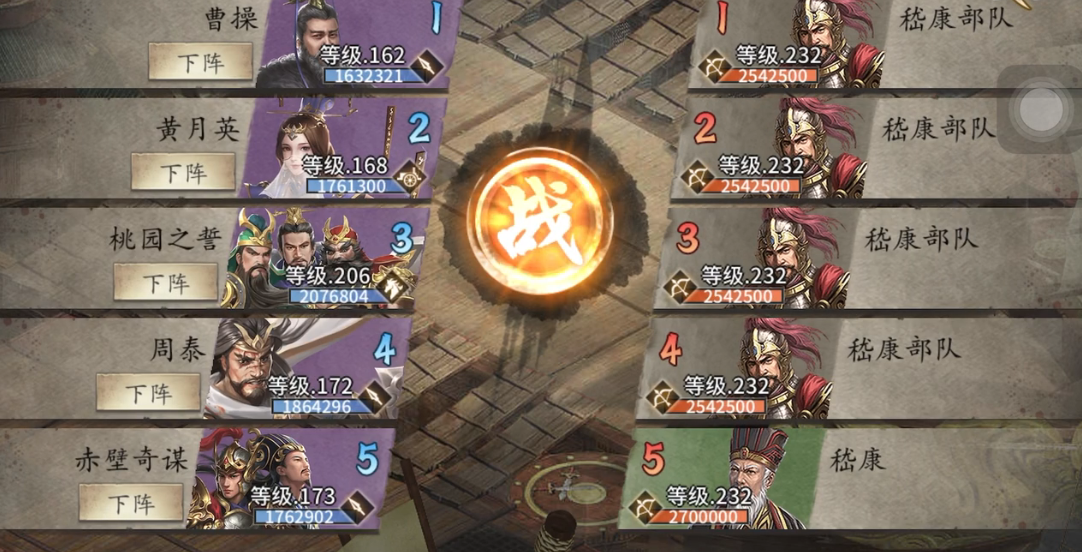Take 周泰 off the lineup via 下阵
Viewport: 1082px width, 552px height.
149,392
